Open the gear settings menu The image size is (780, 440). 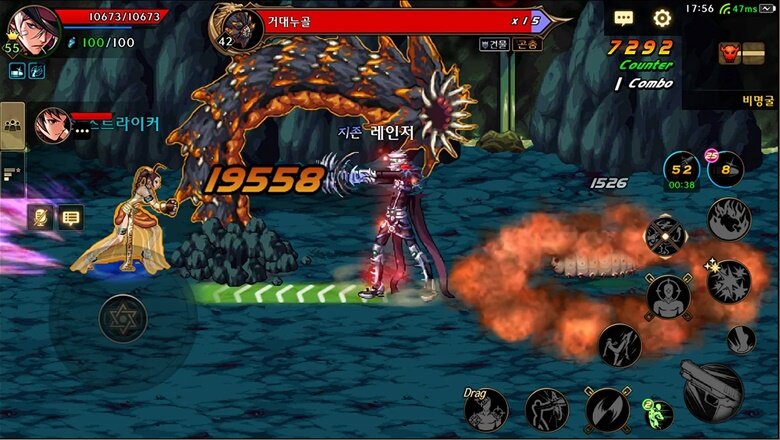click(662, 18)
